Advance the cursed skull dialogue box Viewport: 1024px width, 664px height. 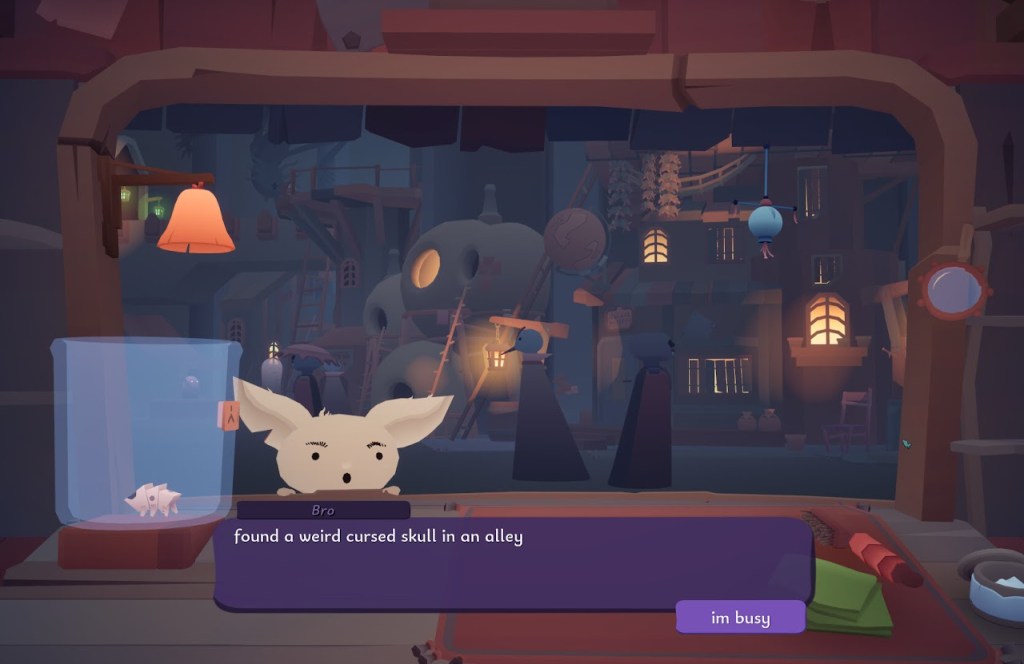click(x=511, y=563)
